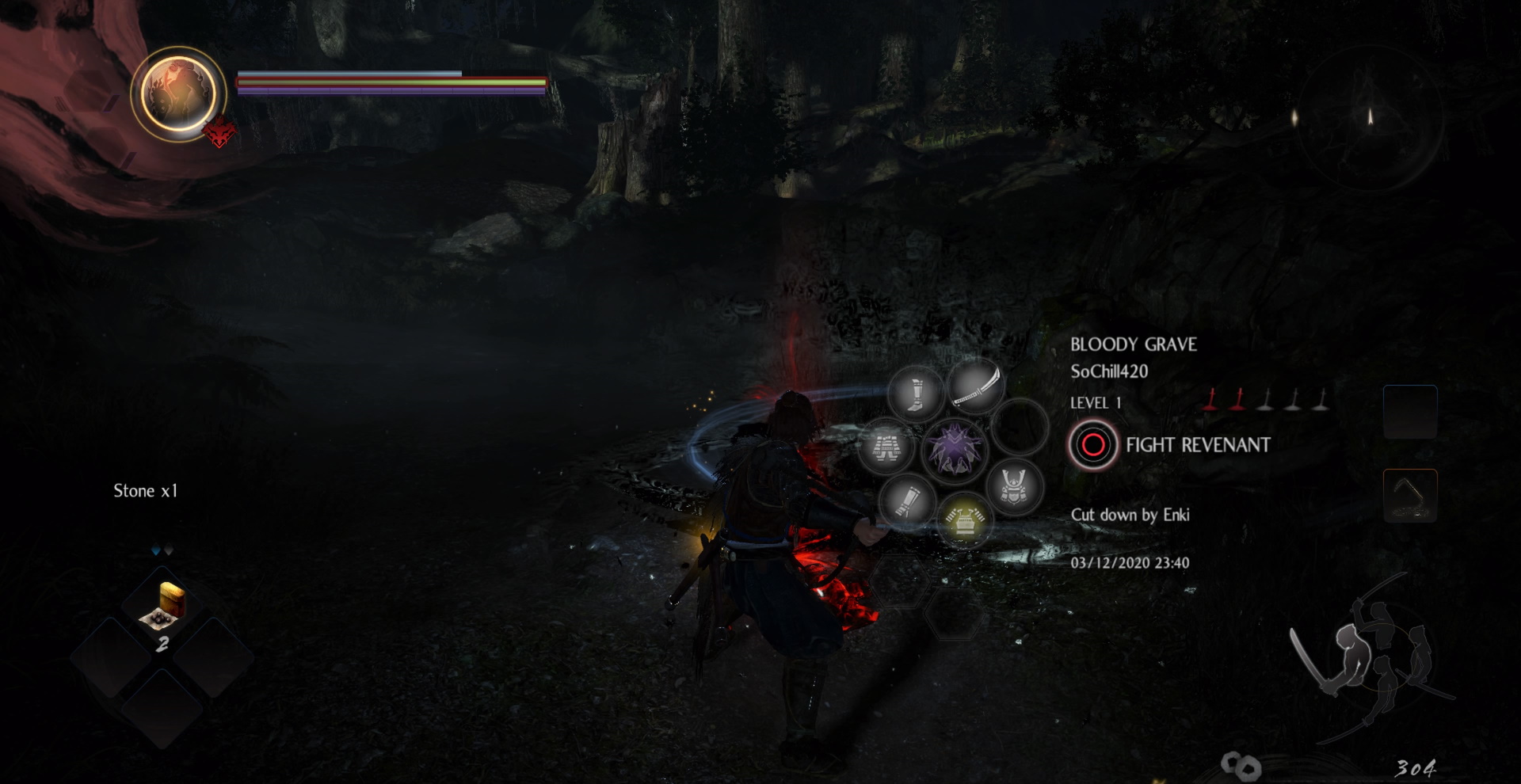Click the Stone x1 pickup notification
Viewport: 1521px width, 784px height.
coord(145,490)
